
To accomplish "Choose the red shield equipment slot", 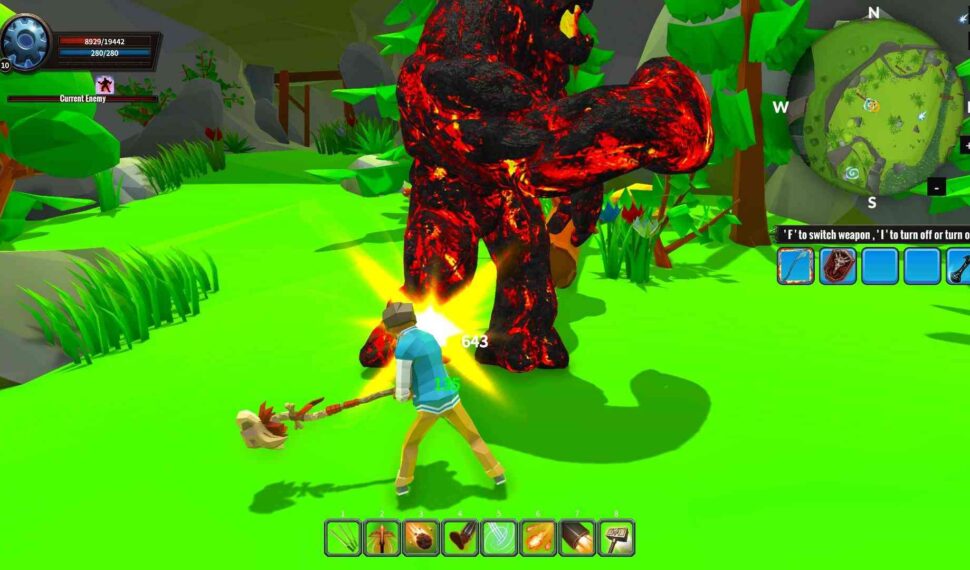I will pos(838,267).
